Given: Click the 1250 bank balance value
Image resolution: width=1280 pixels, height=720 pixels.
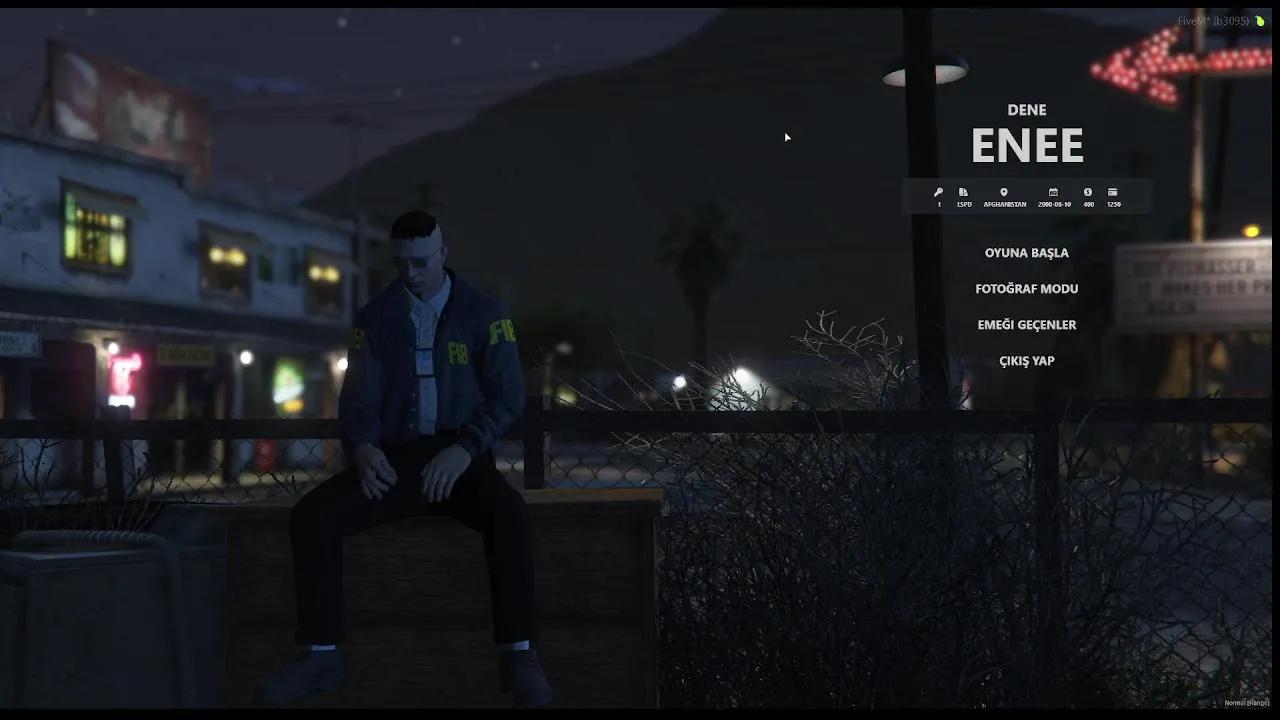Looking at the screenshot, I should [x=1113, y=204].
